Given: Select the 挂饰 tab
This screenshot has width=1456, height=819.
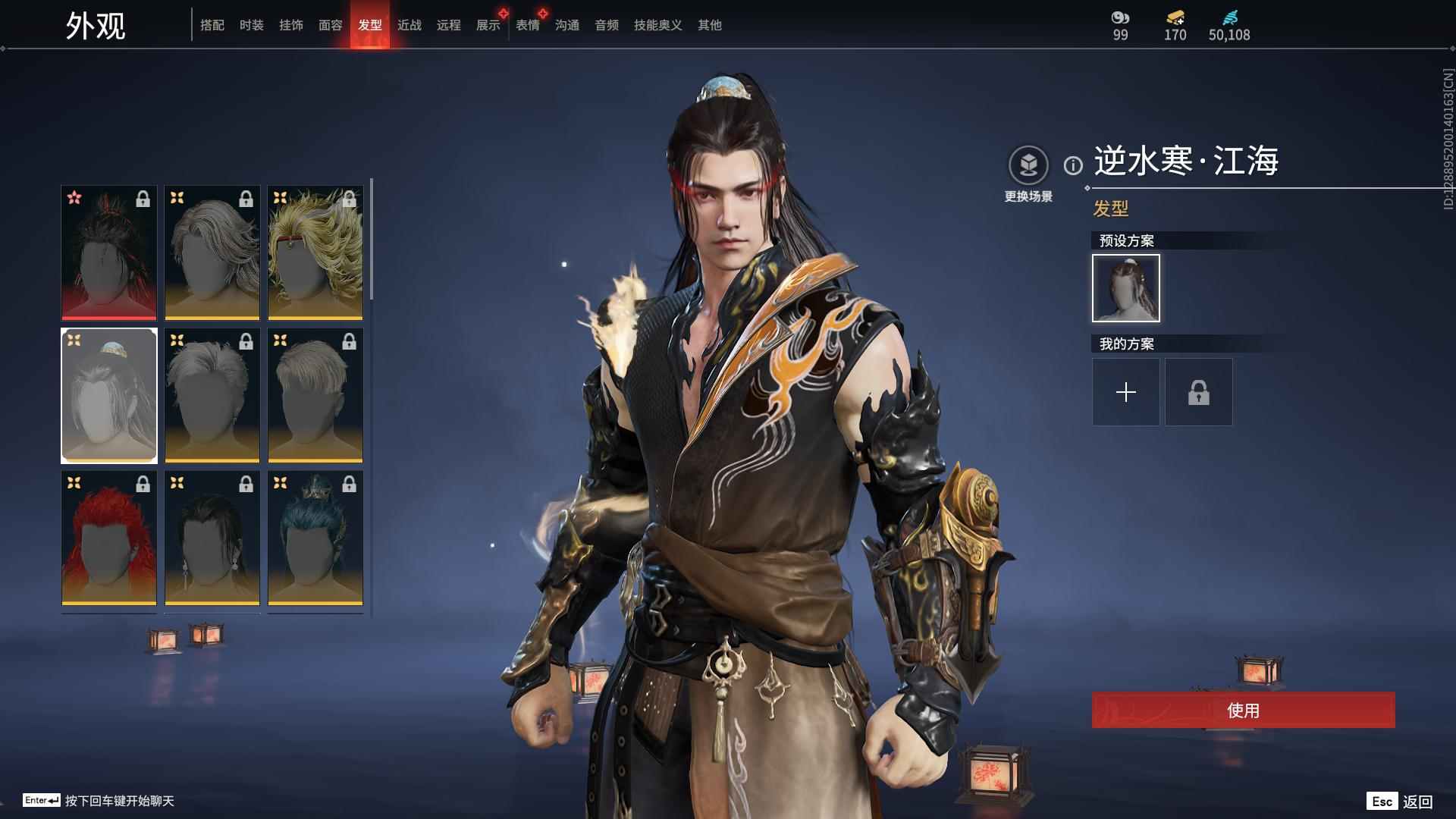Looking at the screenshot, I should click(x=291, y=25).
